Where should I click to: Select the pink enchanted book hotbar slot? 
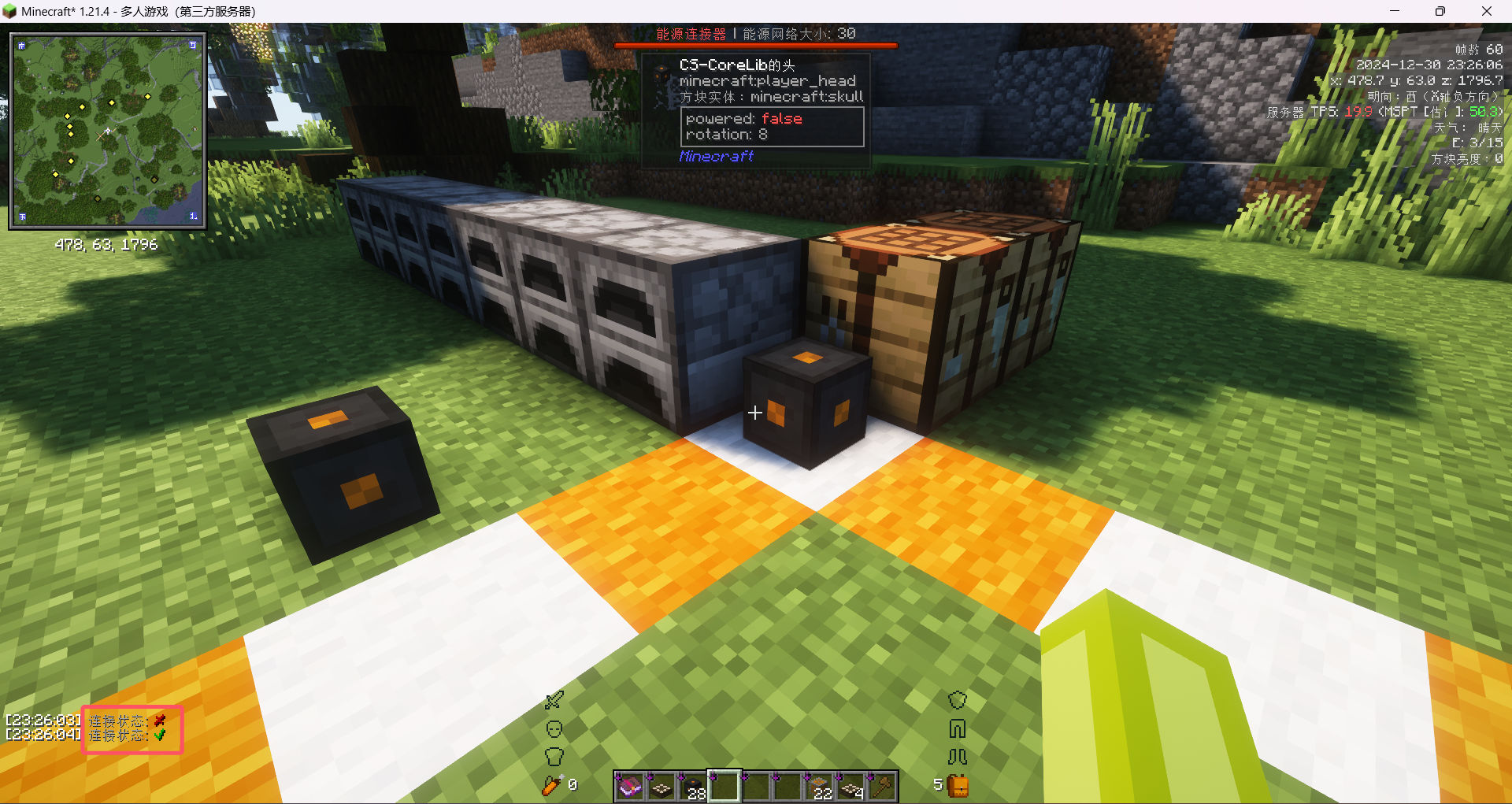629,786
